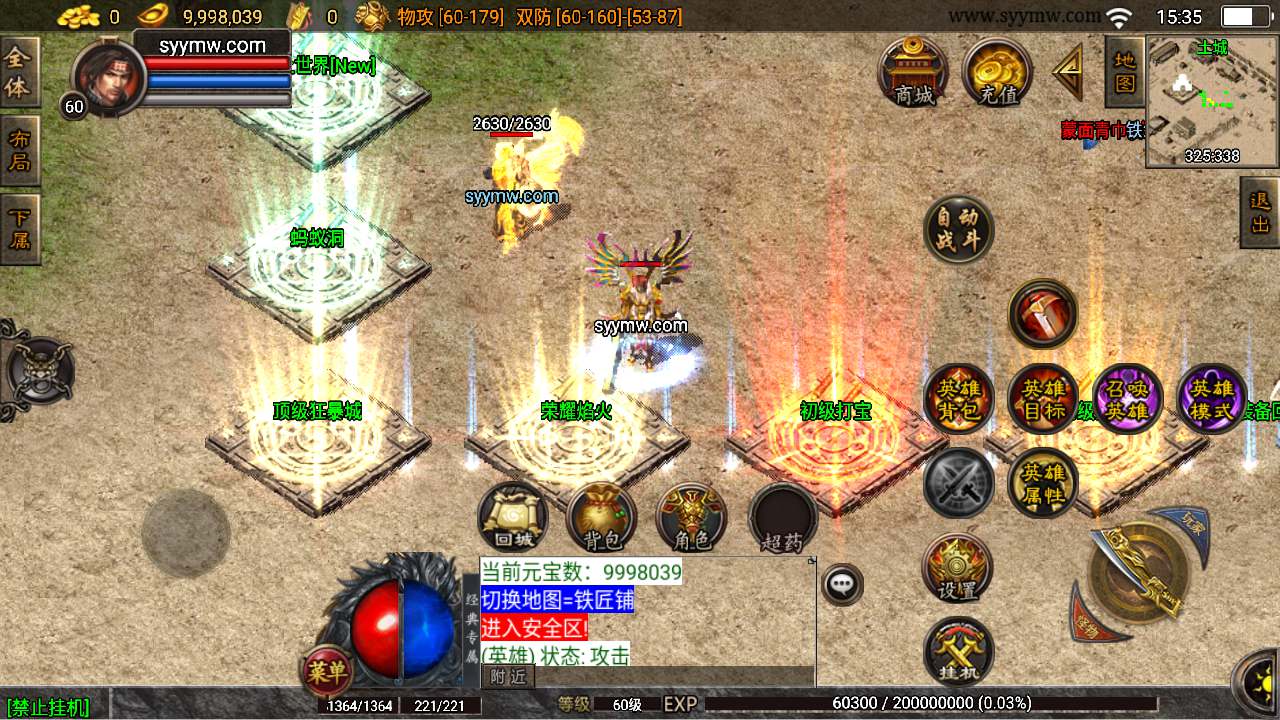Open 英雄属性 hero attributes
1280x720 pixels.
click(1043, 482)
